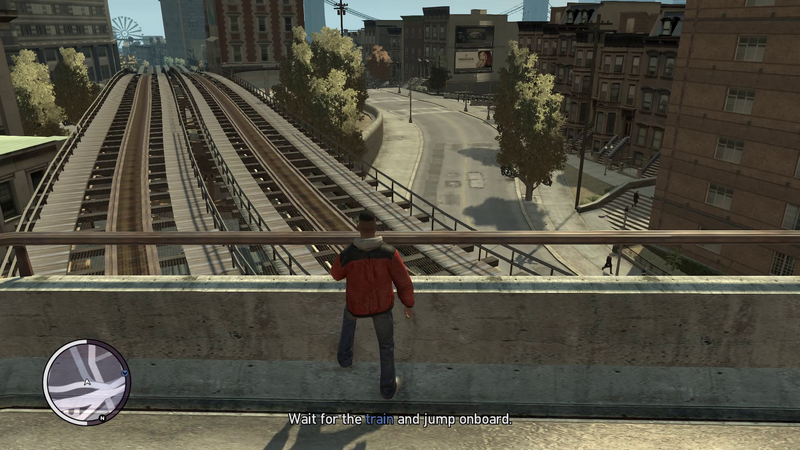Click the circular minimap radar
This screenshot has height=450, width=800.
[x=87, y=381]
